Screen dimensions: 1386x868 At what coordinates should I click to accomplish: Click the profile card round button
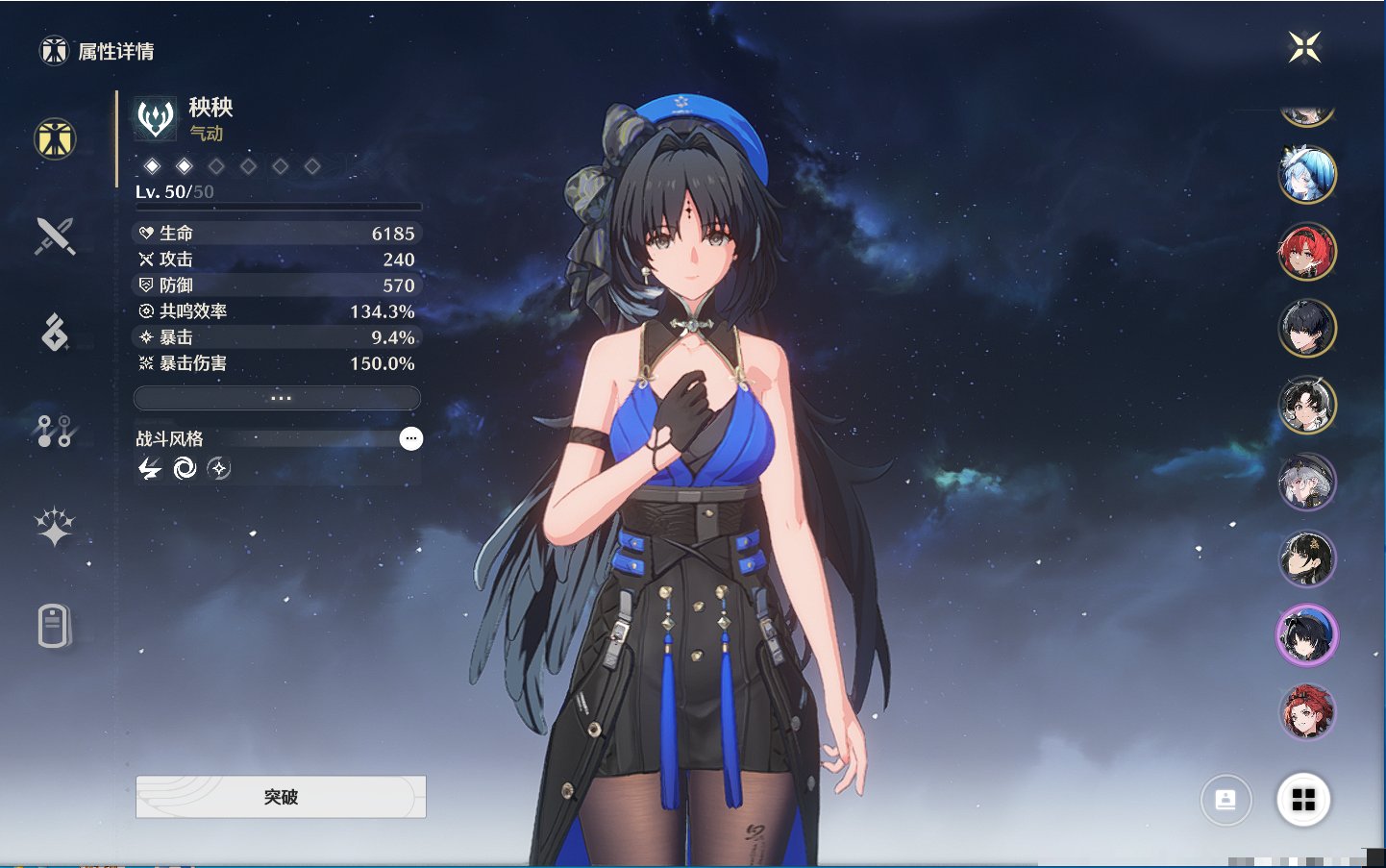point(1226,800)
